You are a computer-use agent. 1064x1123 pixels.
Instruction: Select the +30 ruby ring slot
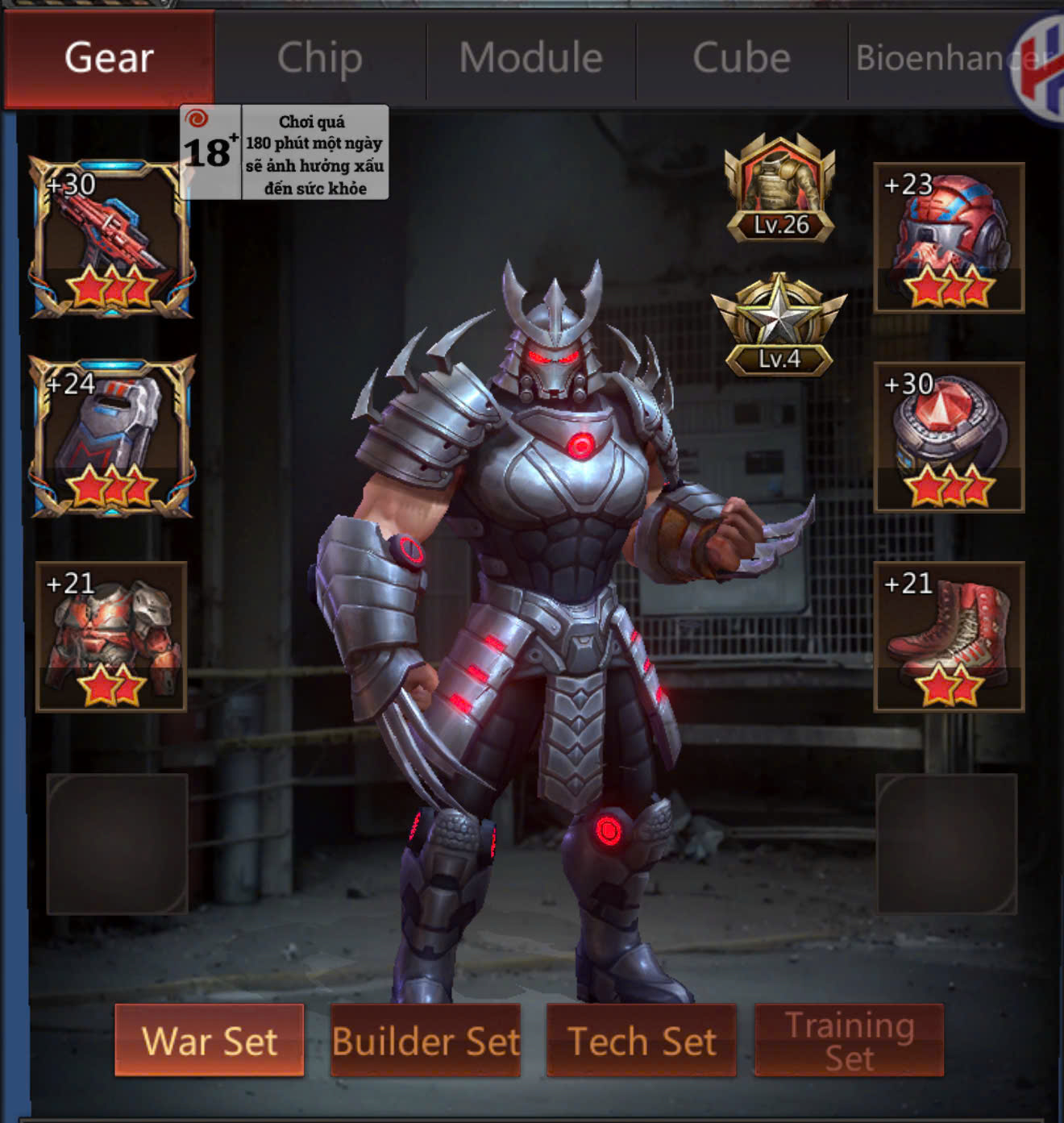[x=949, y=436]
